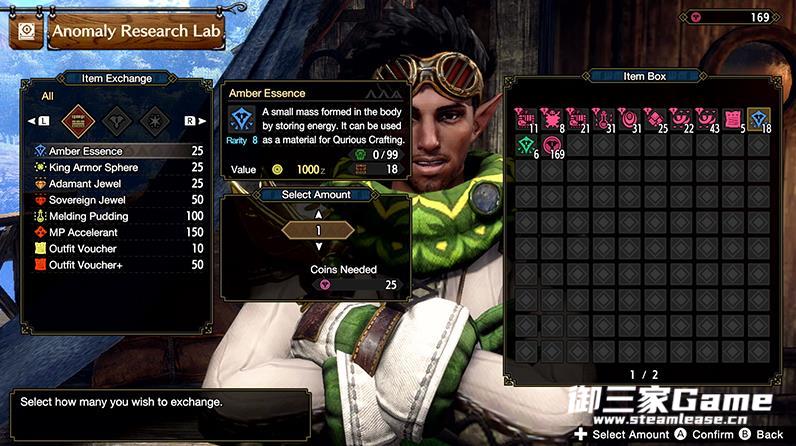Increase exchange amount with the up arrow
Image resolution: width=796 pixels, height=446 pixels.
[318, 214]
